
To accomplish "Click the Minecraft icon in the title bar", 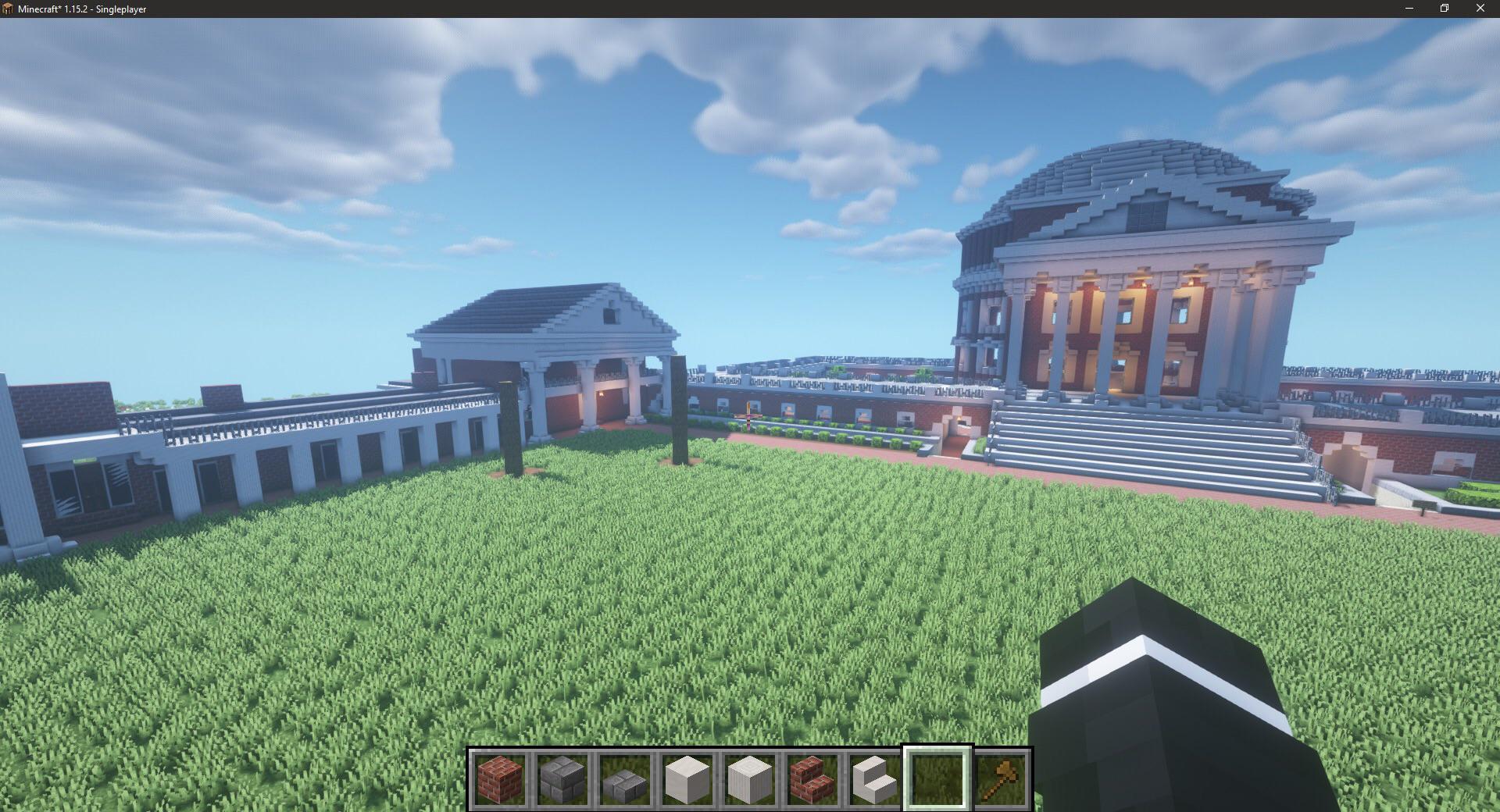I will coord(10,9).
